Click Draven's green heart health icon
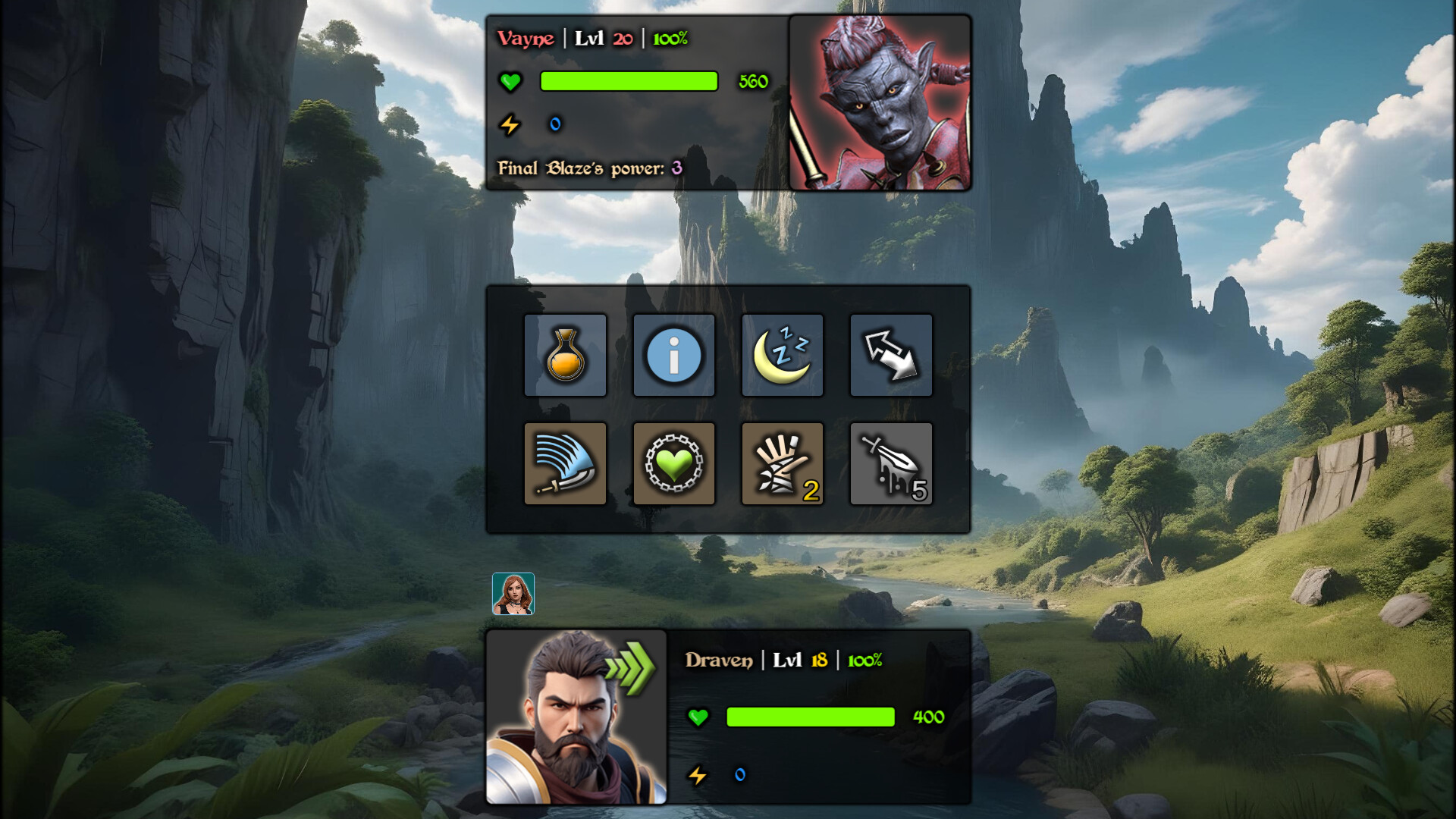 coord(697,717)
